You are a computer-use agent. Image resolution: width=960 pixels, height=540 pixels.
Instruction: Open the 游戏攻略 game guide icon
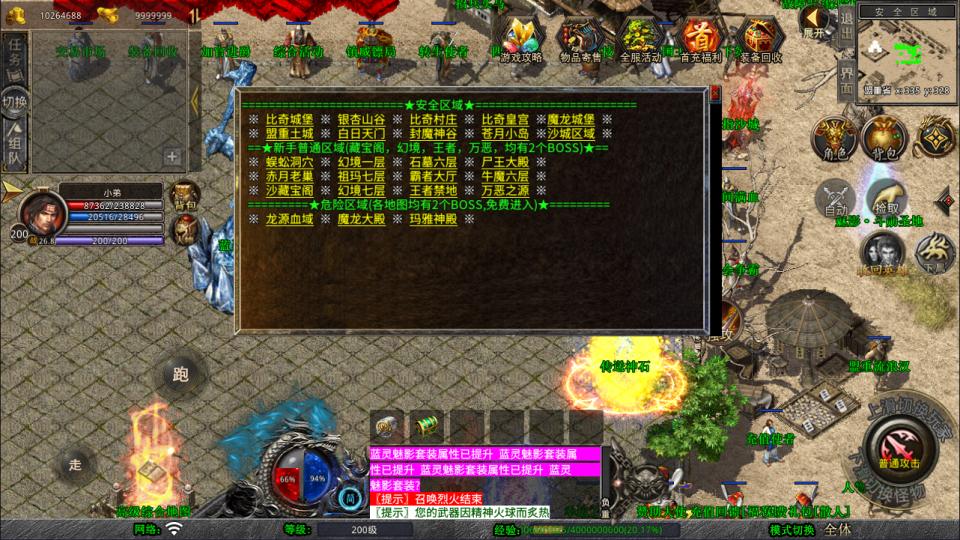[521, 41]
